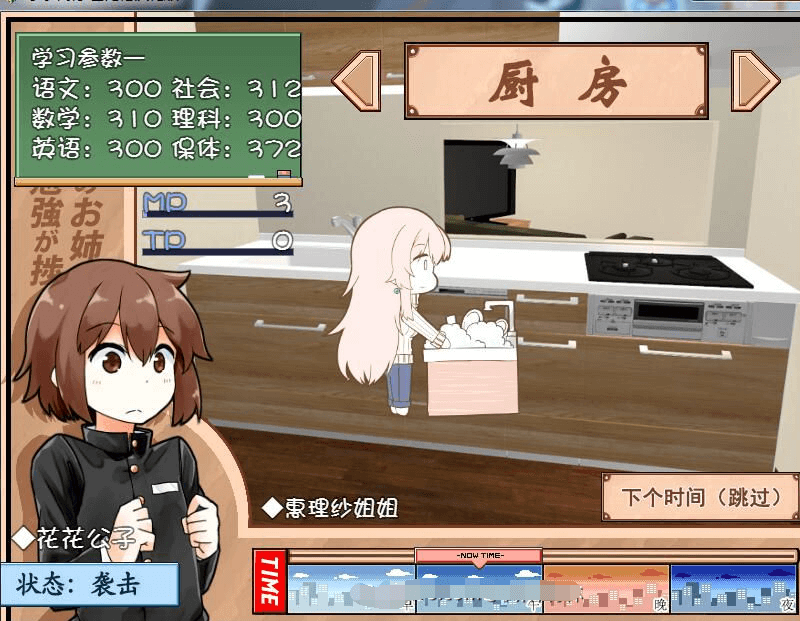Click the 状态：袭击 status button
The width and height of the screenshot is (800, 621).
point(89,584)
